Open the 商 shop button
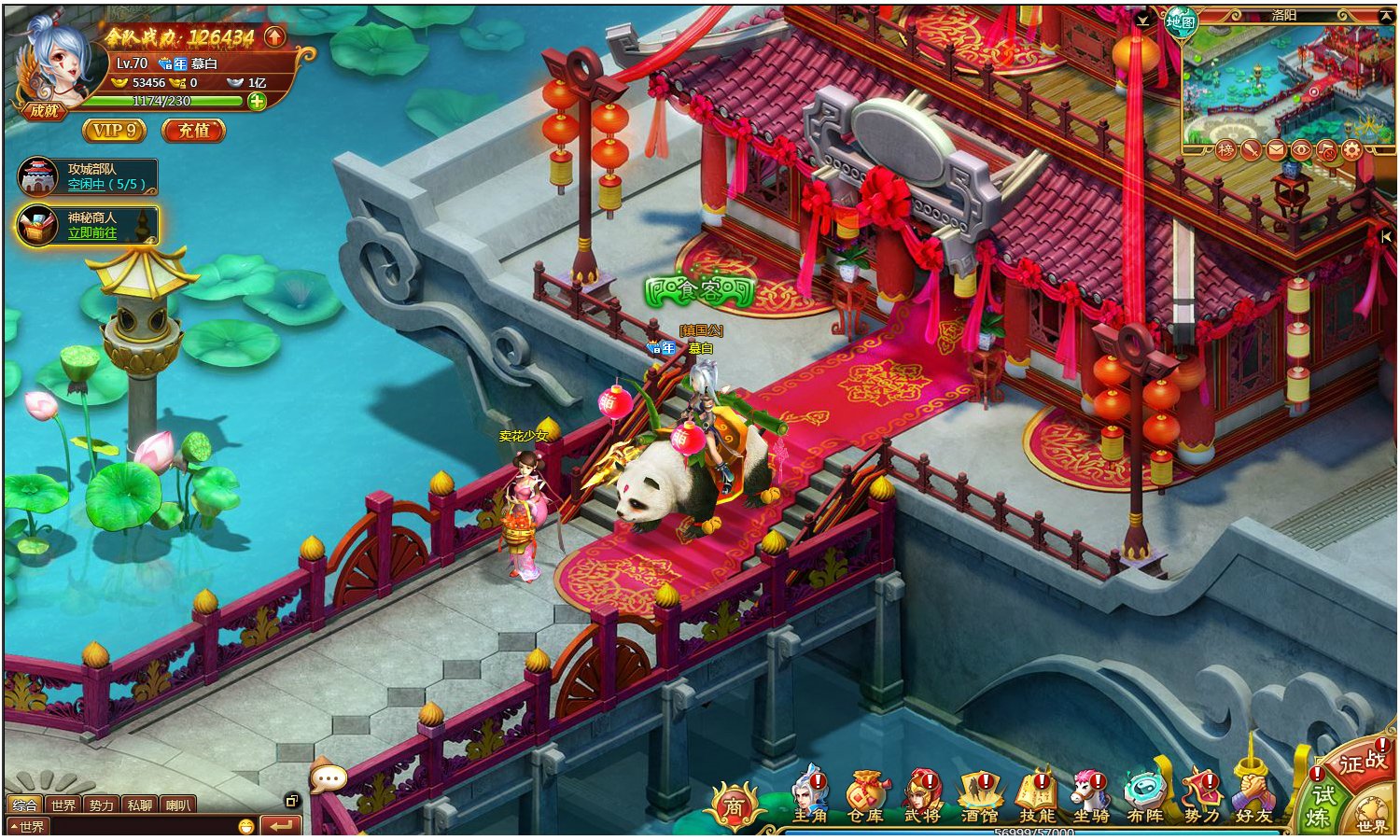Viewport: 1400px width, 840px height. [734, 806]
